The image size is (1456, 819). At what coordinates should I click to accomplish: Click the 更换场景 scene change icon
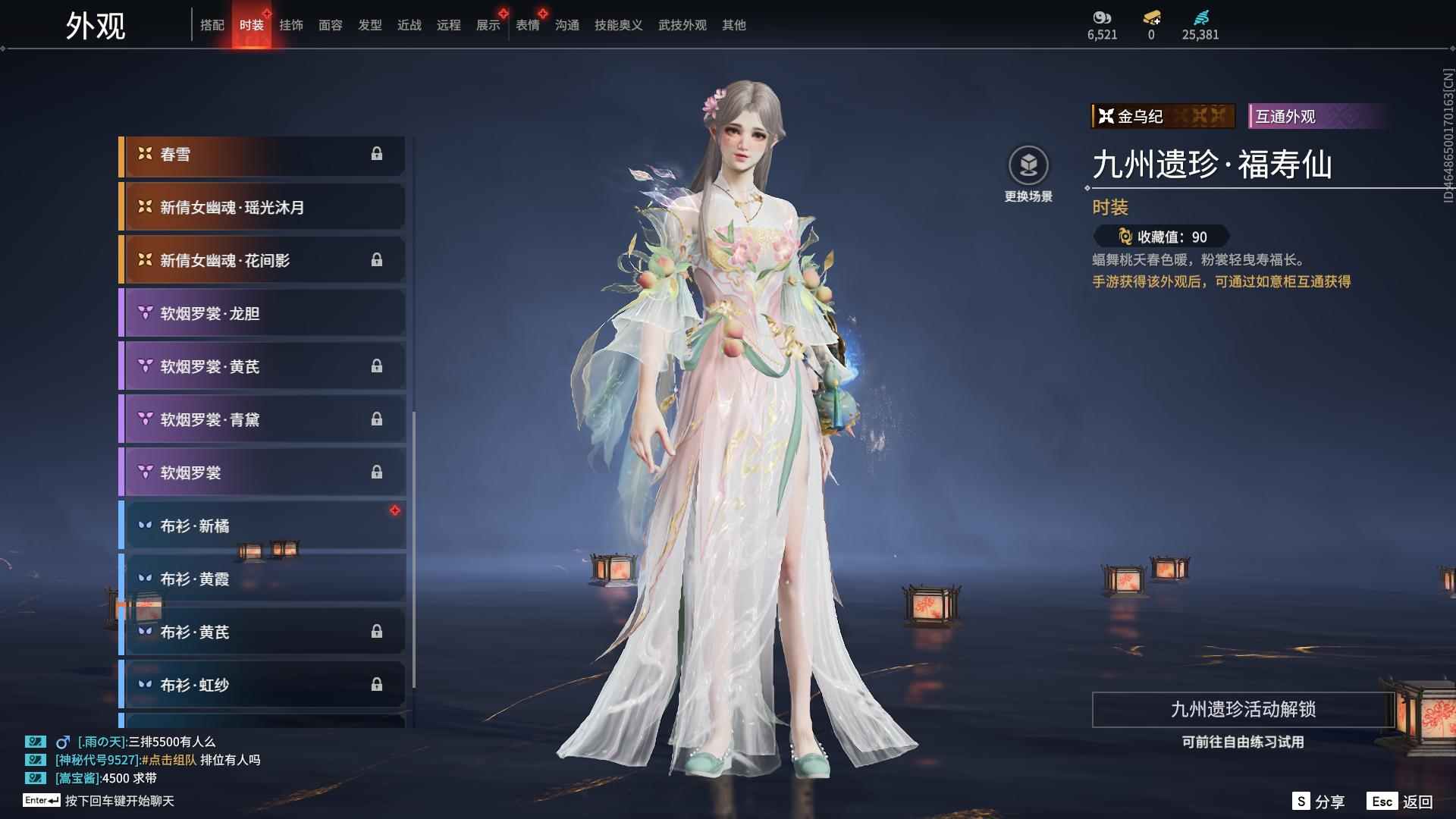tap(1028, 166)
